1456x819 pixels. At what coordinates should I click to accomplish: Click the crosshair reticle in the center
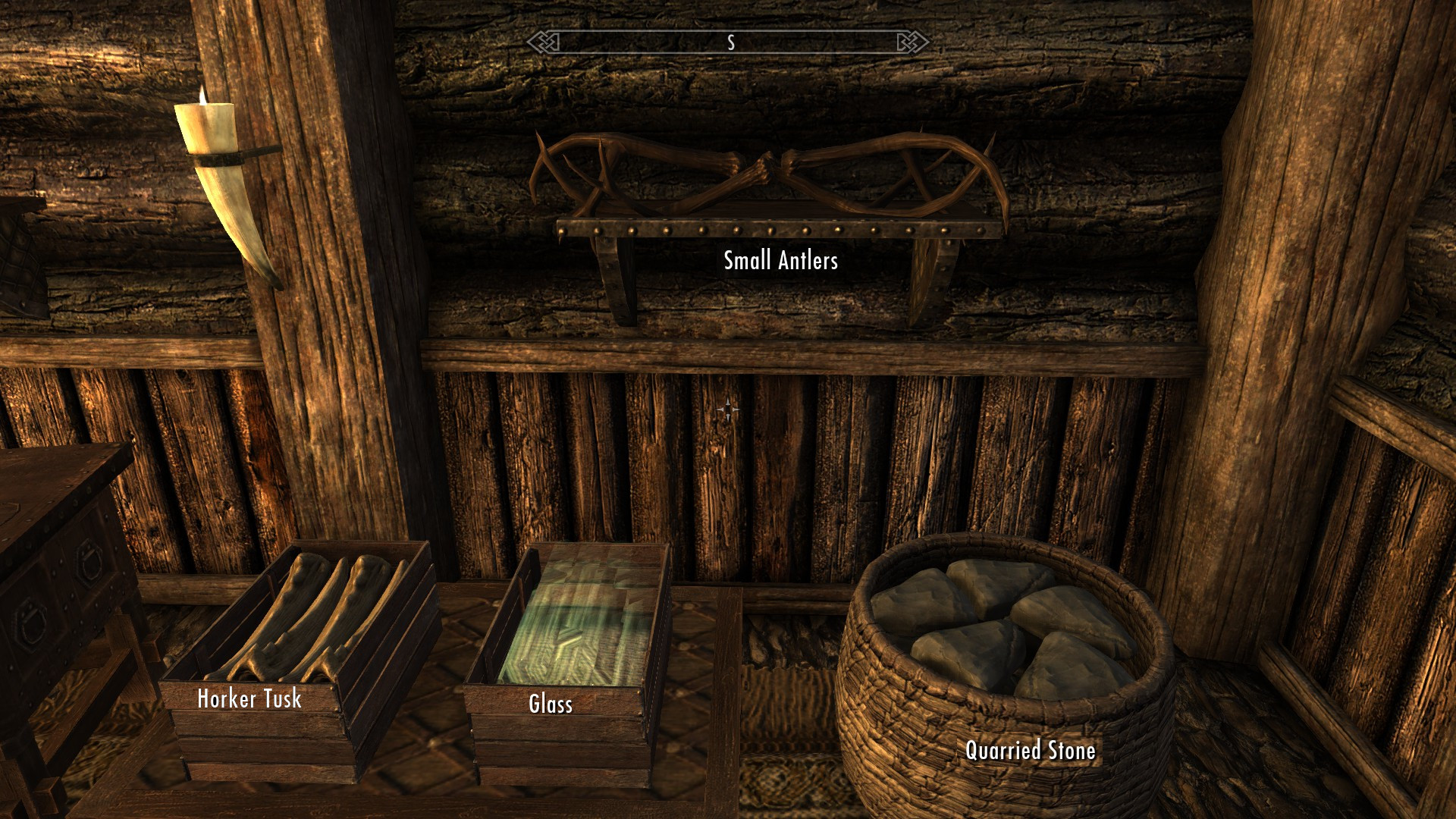(x=728, y=409)
